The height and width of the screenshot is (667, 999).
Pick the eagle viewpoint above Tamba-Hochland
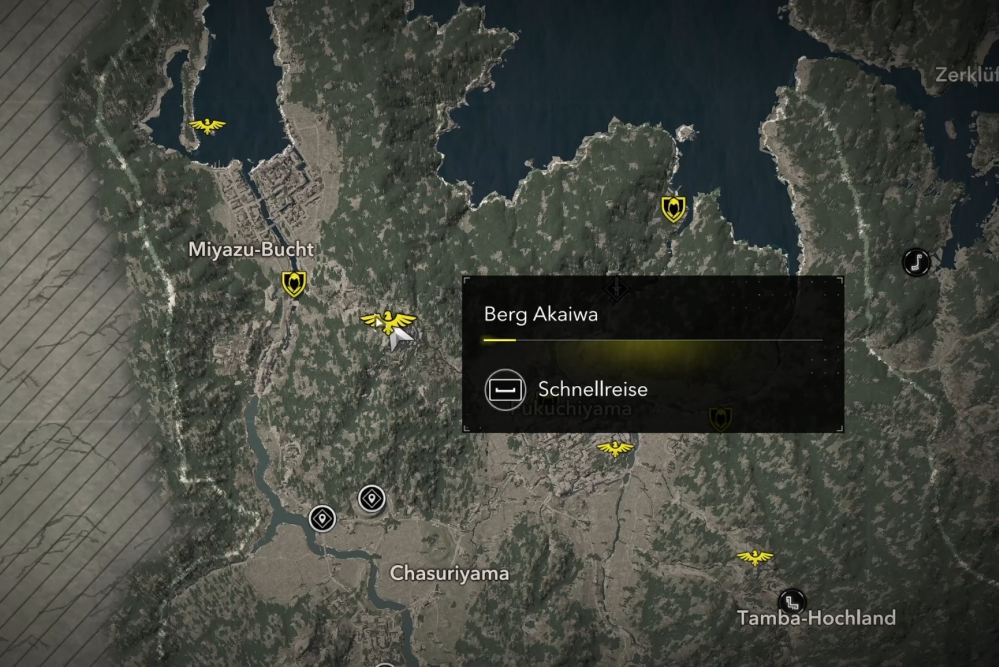754,557
